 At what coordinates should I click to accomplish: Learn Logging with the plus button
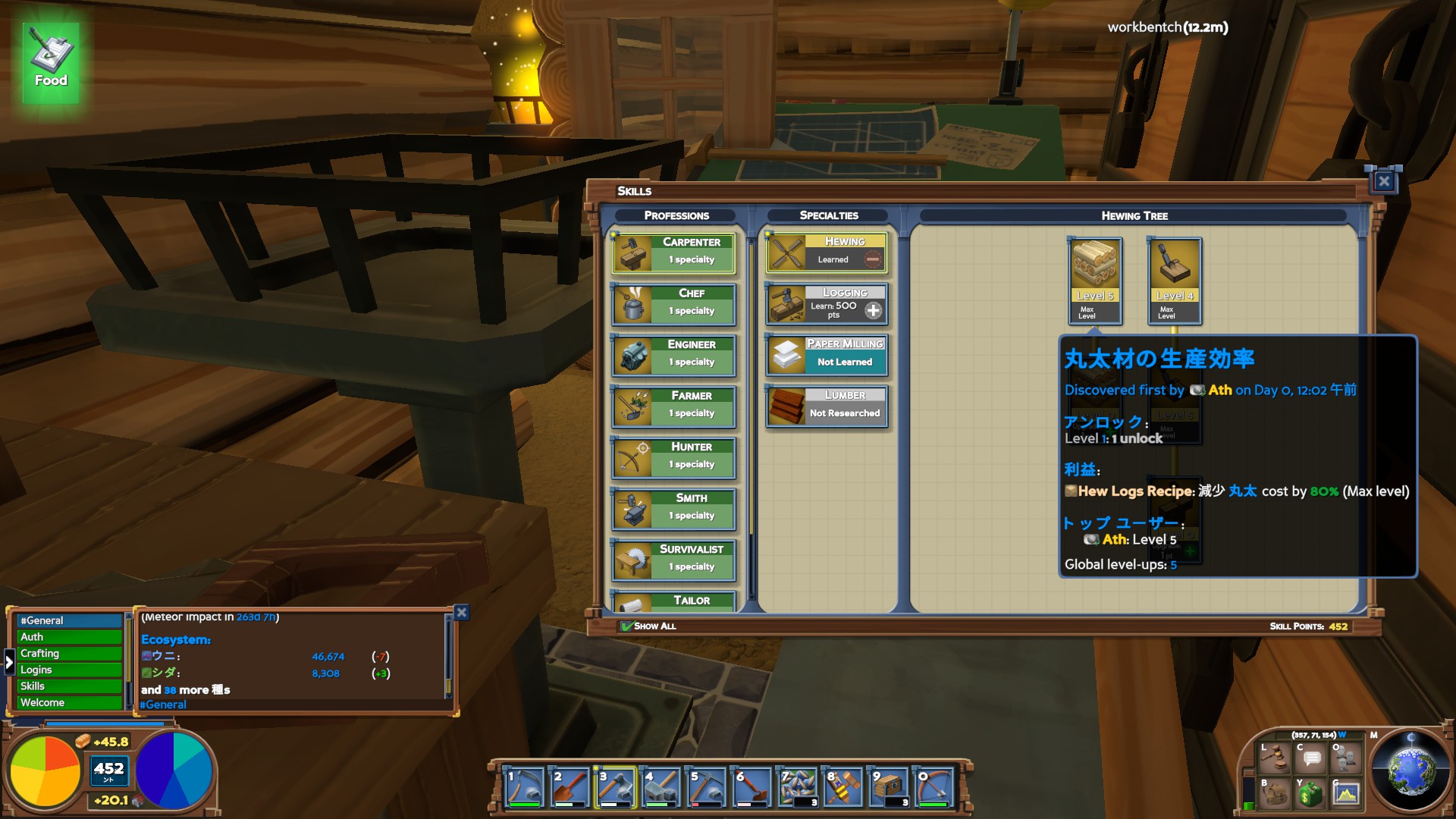[873, 310]
